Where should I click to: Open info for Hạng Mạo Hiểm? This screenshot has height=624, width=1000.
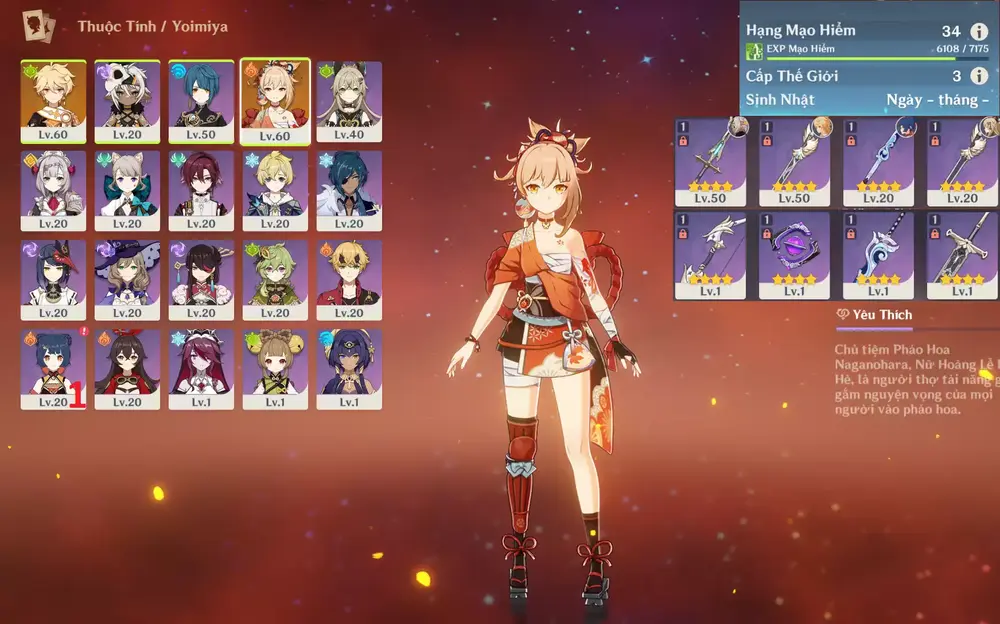979,32
